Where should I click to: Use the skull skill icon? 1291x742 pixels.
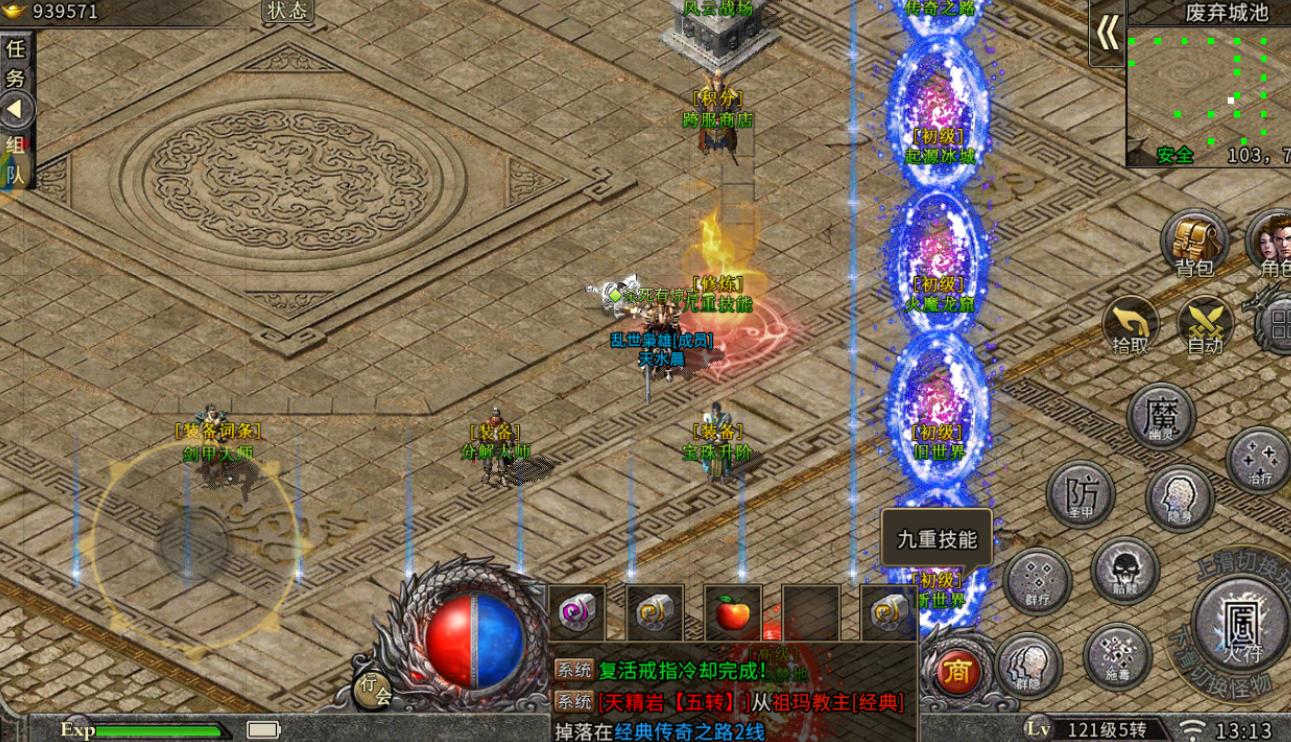(1125, 572)
